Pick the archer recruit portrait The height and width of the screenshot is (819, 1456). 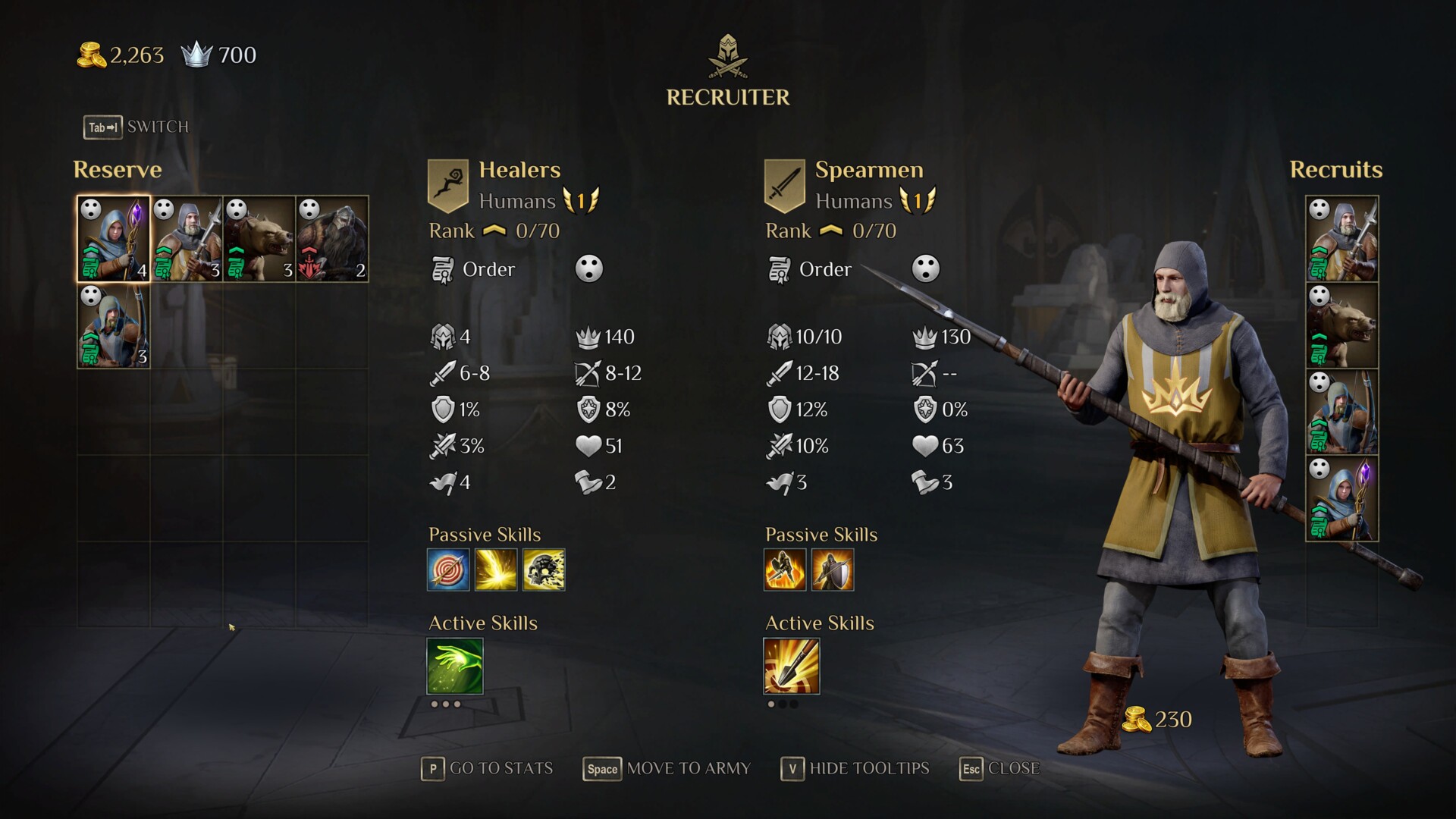1341,413
